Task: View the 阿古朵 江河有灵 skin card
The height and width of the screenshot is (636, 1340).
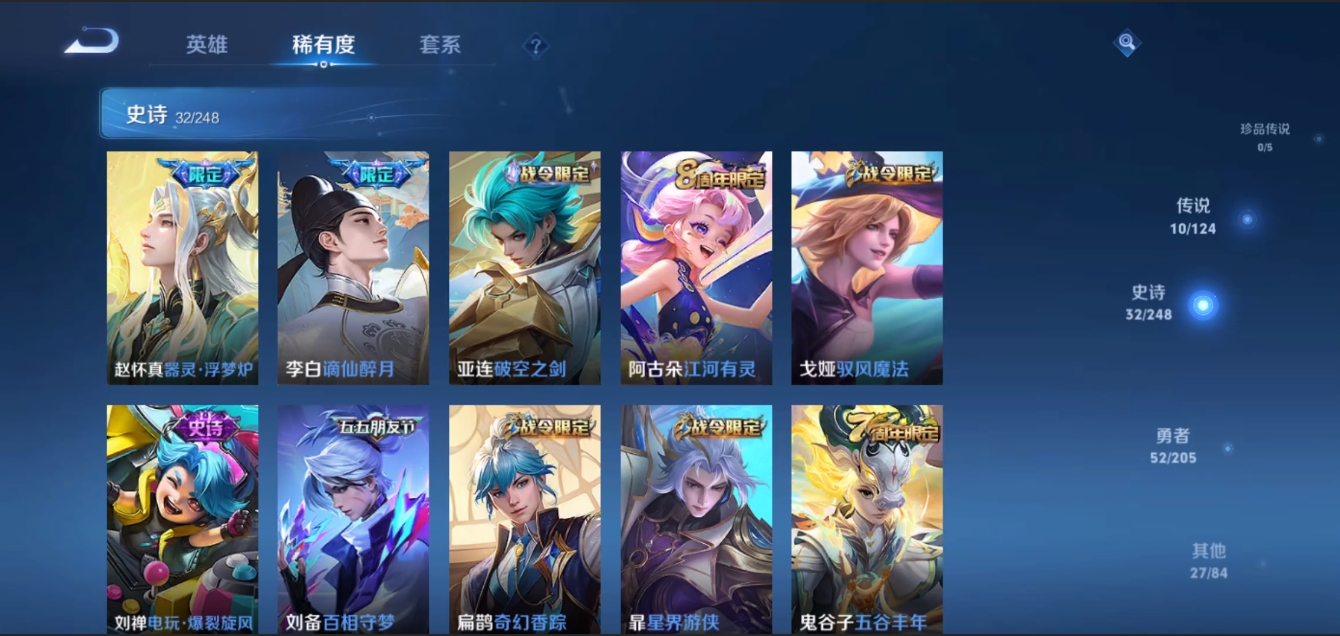Action: click(696, 267)
